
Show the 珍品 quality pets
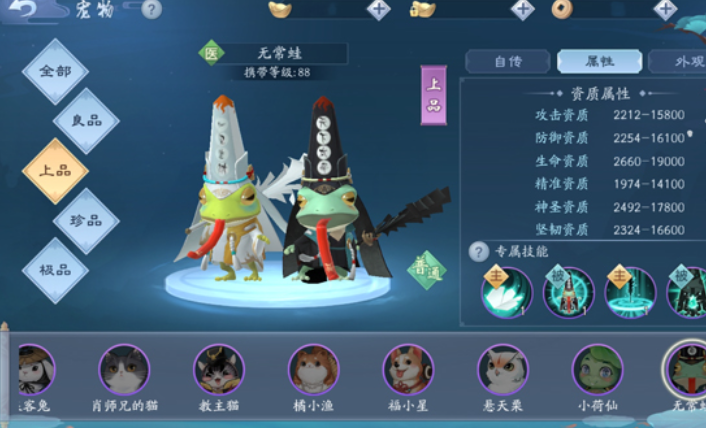coord(86,221)
